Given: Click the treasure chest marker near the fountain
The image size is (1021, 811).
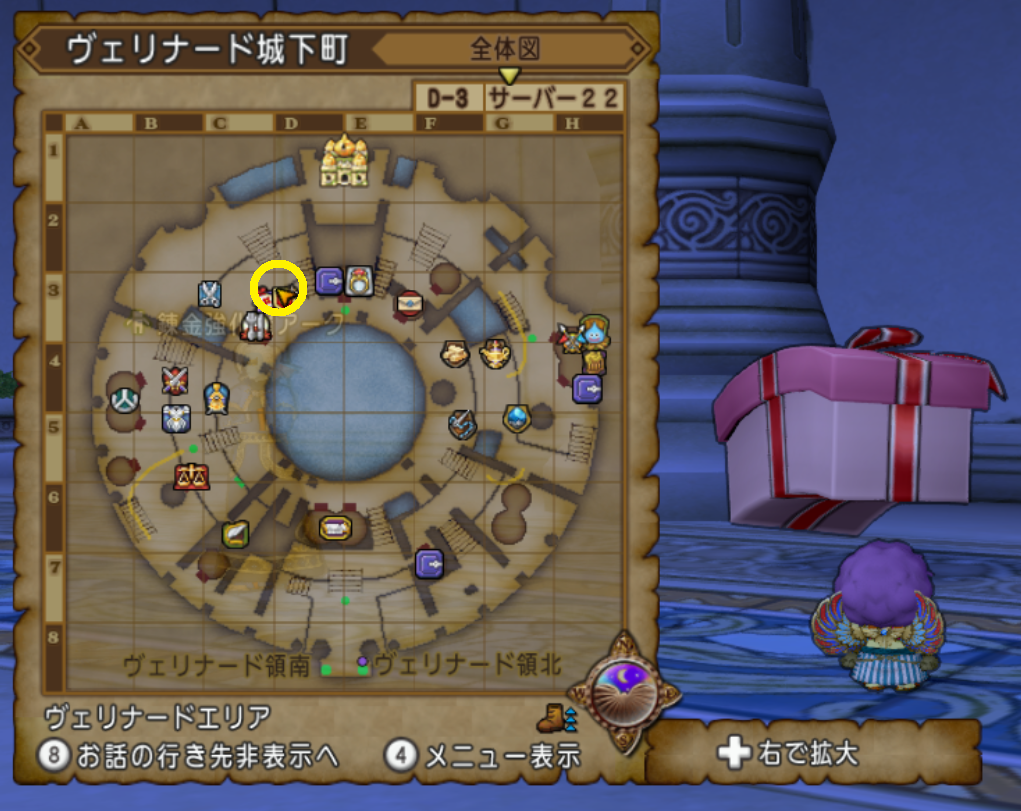Looking at the screenshot, I should click(334, 527).
